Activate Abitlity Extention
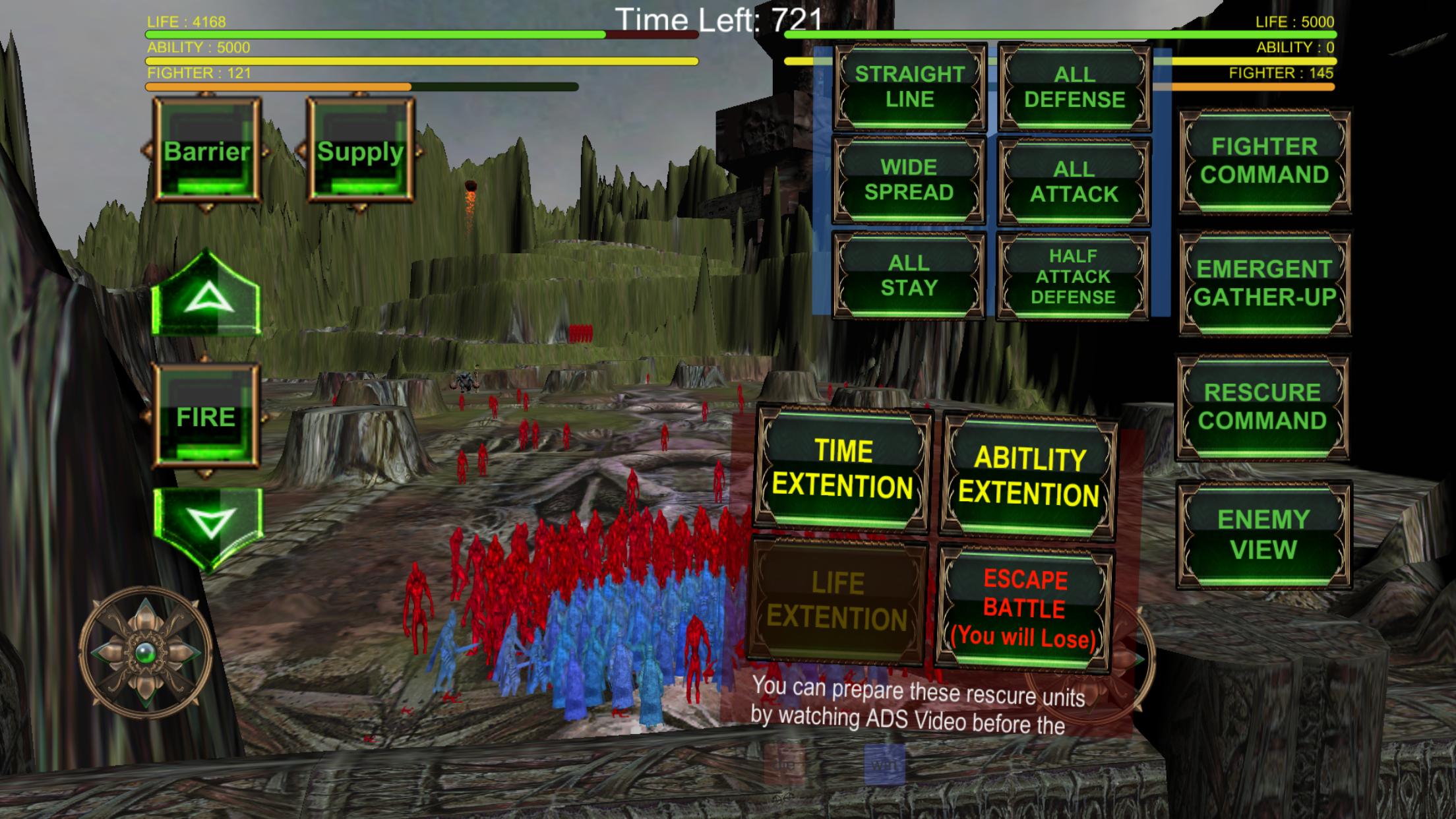Image resolution: width=1456 pixels, height=819 pixels. pyautogui.click(x=1029, y=476)
